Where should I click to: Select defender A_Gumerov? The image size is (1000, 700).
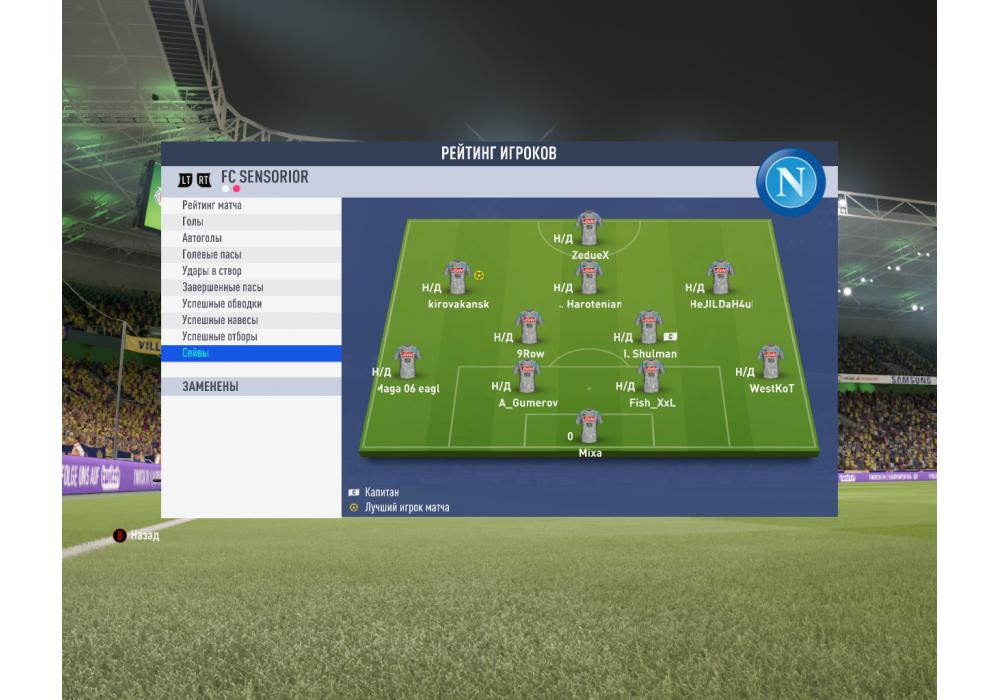tap(527, 376)
